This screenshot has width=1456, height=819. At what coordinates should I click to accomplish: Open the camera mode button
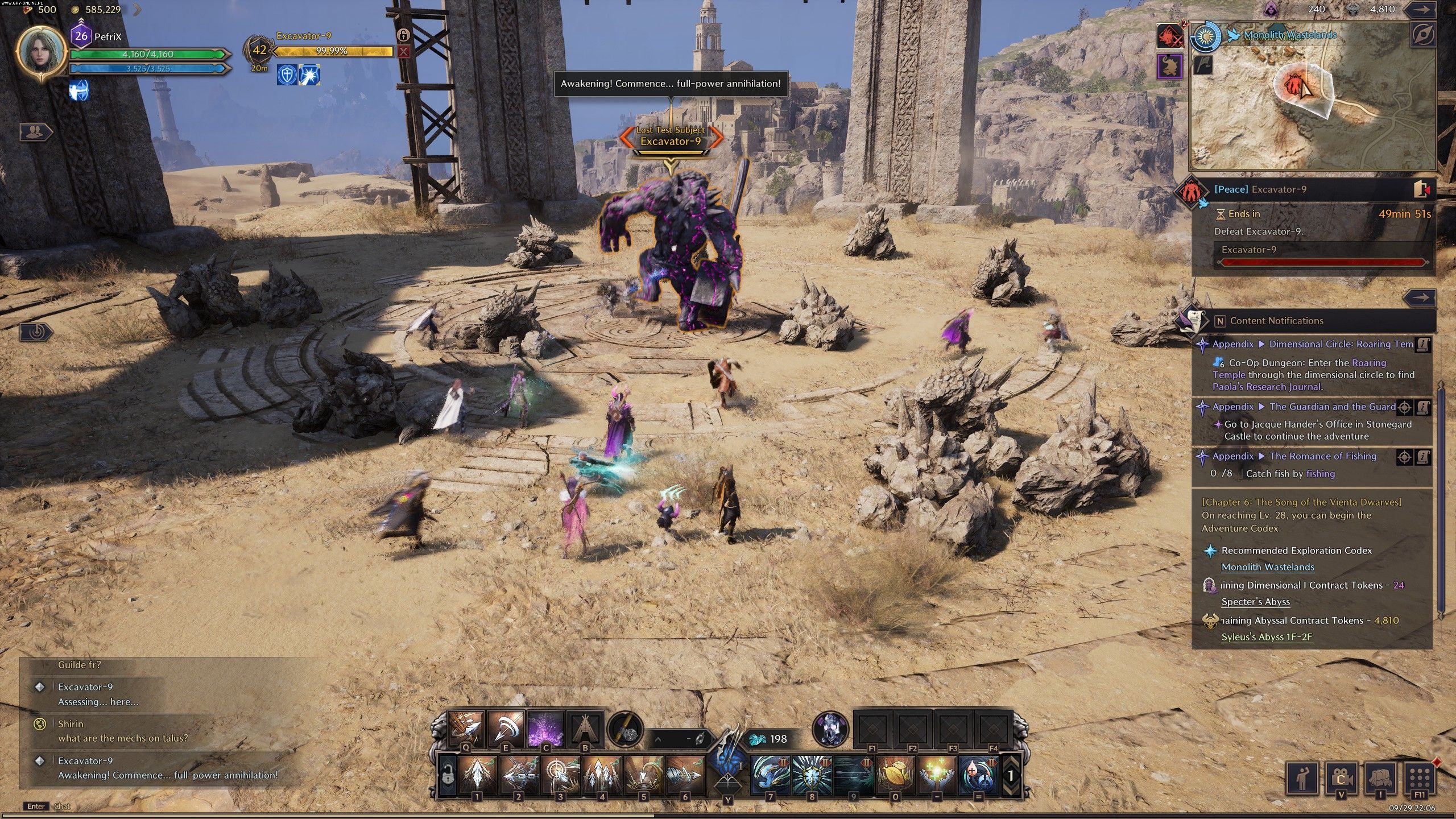pyautogui.click(x=1341, y=777)
